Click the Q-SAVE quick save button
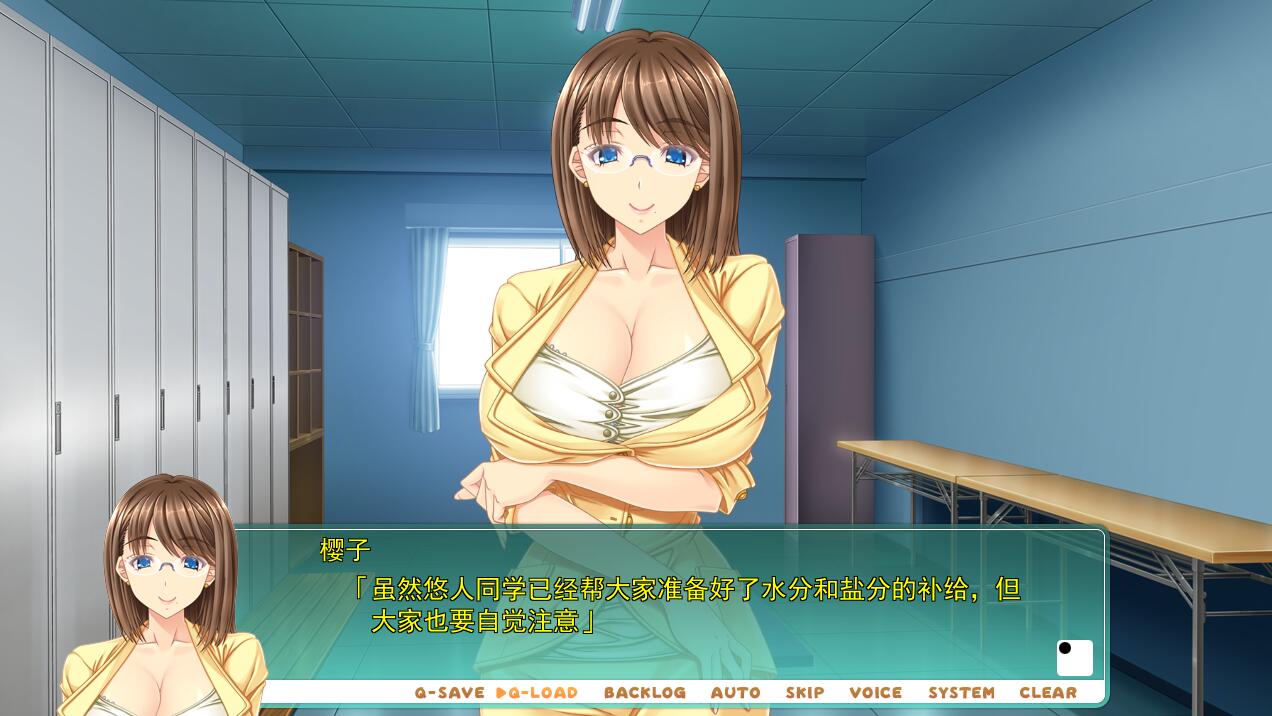The height and width of the screenshot is (716, 1272). (x=449, y=692)
